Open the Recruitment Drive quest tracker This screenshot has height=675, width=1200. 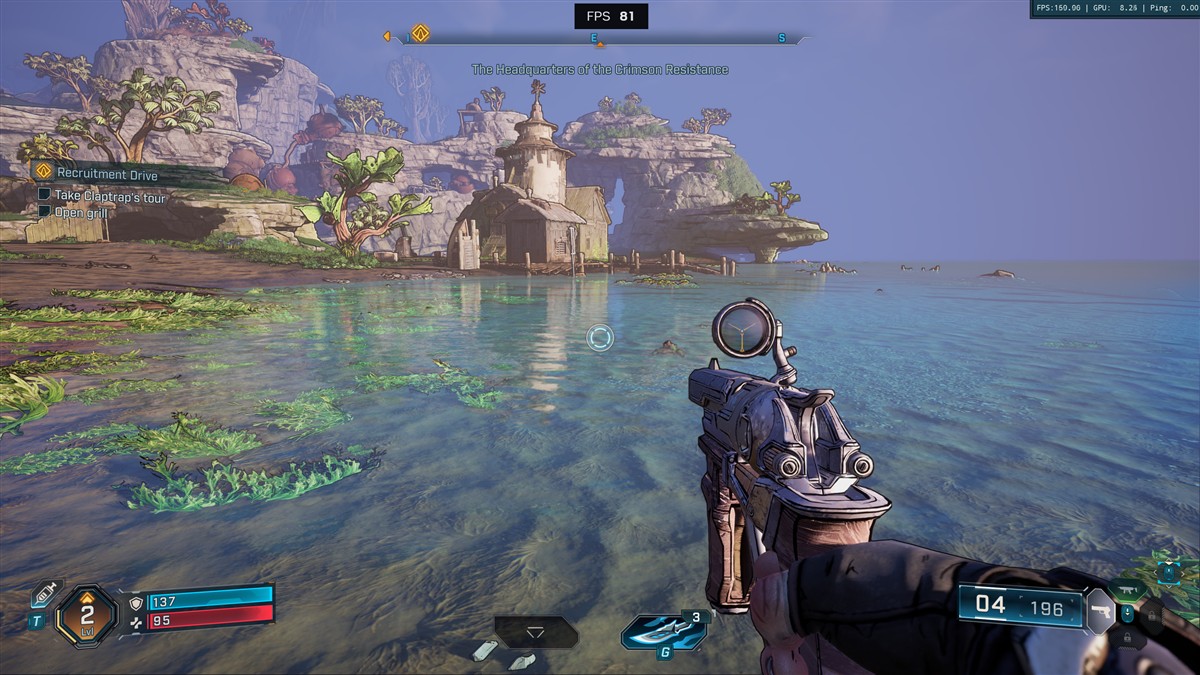(x=107, y=174)
